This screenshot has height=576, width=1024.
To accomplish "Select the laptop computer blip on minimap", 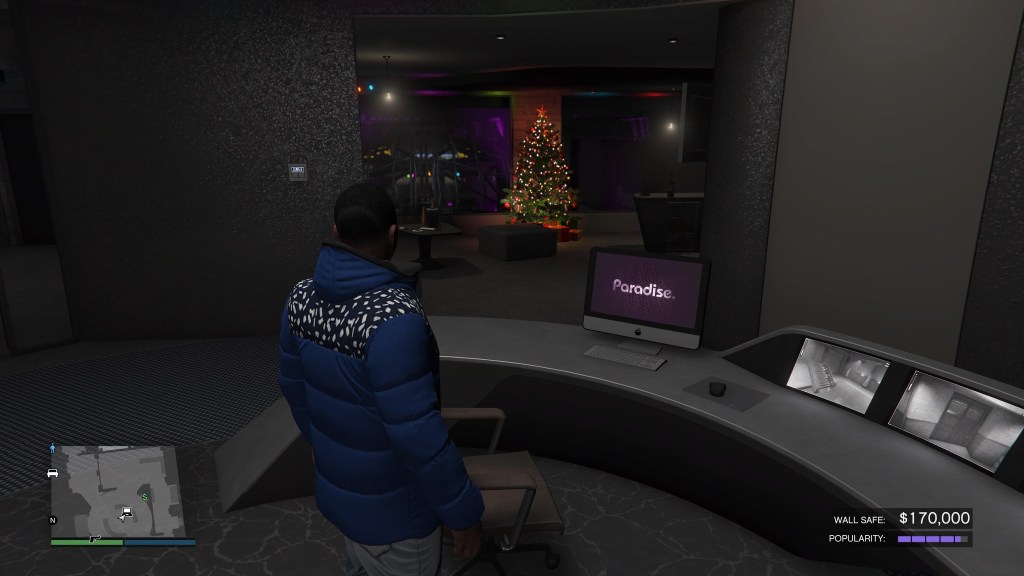I will [x=127, y=513].
